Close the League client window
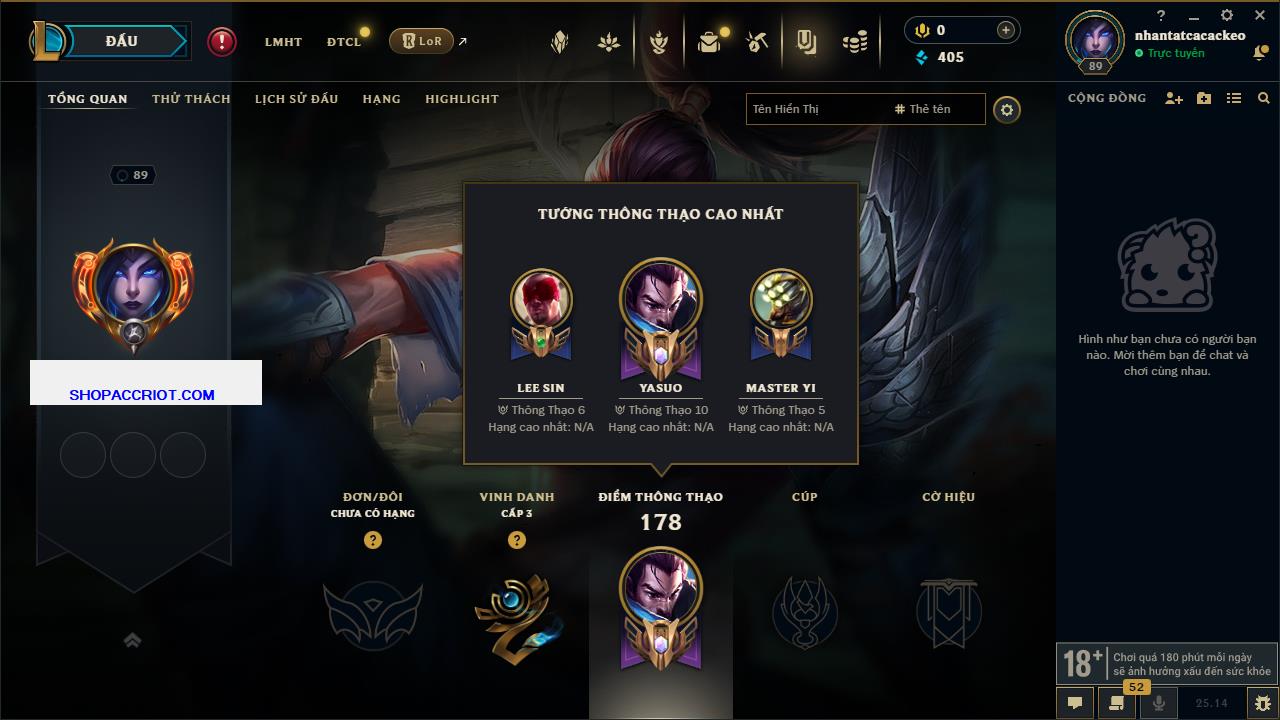The height and width of the screenshot is (720, 1280). point(1260,15)
